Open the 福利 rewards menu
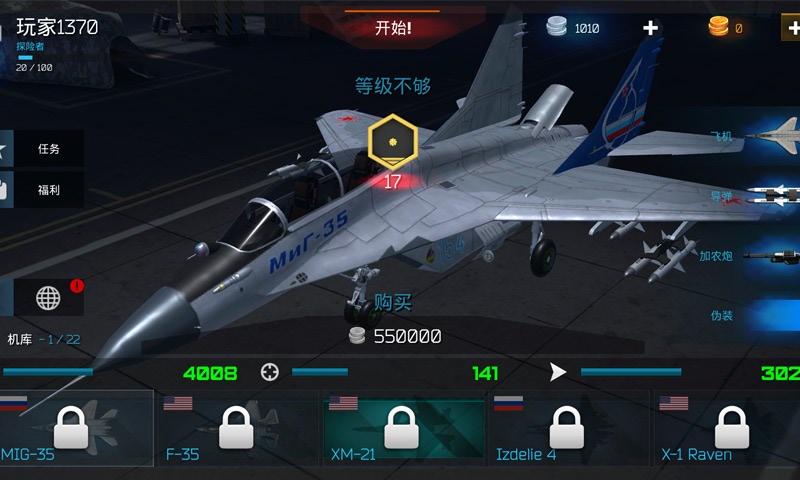800x480 pixels. click(x=47, y=190)
